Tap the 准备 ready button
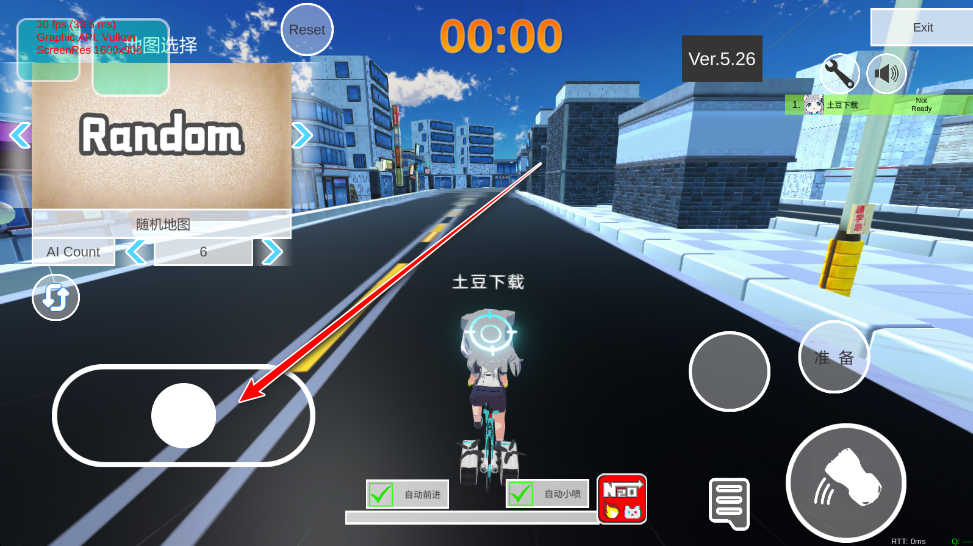Image resolution: width=973 pixels, height=546 pixels. pos(834,357)
